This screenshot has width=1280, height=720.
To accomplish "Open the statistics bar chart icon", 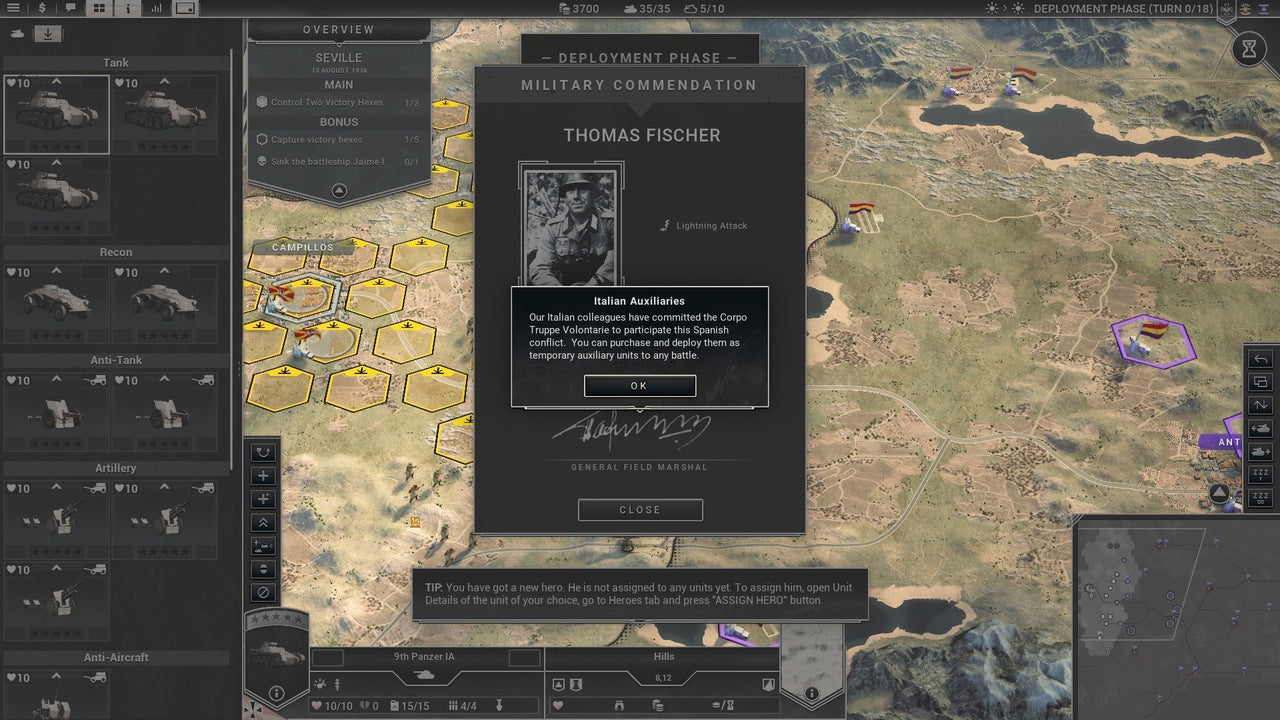I will [x=155, y=8].
